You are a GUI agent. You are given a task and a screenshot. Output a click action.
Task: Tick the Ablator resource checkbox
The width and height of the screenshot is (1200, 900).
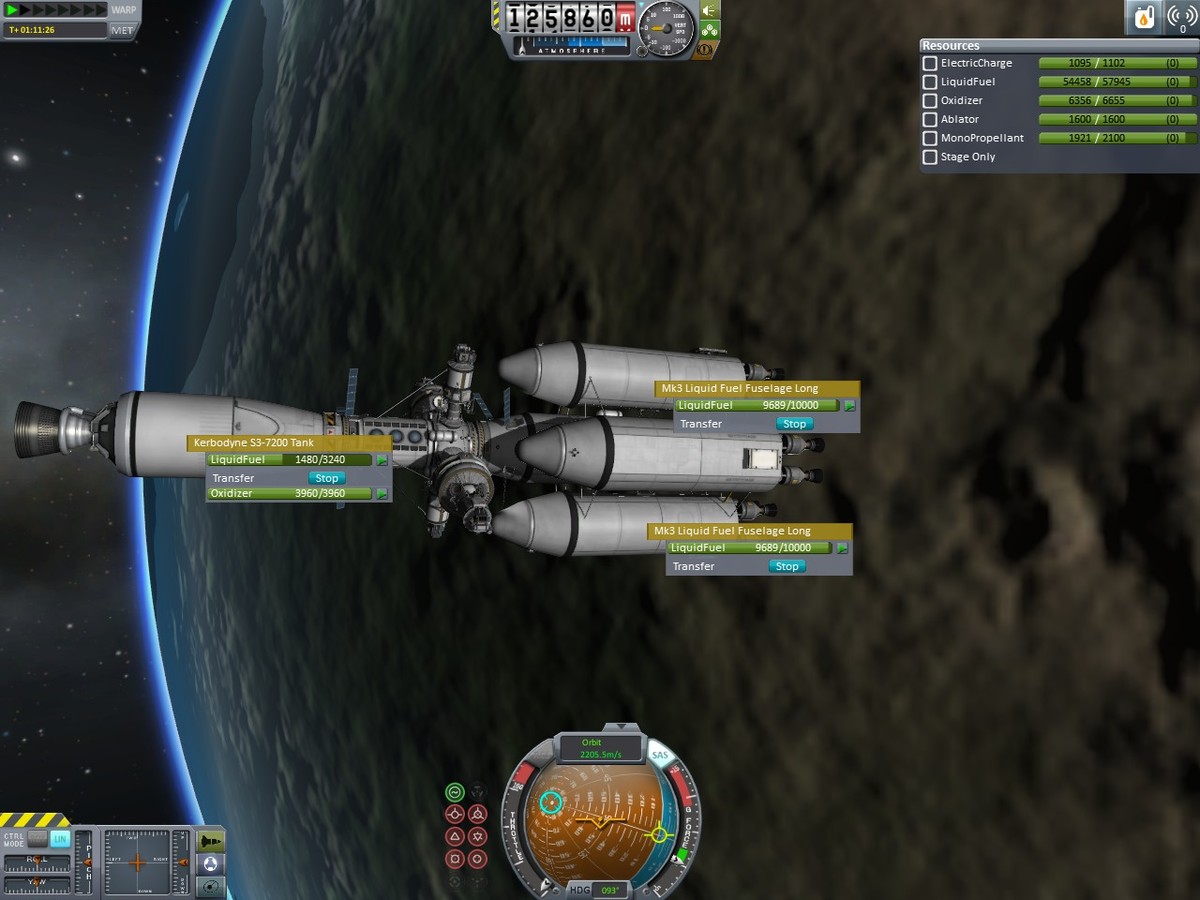click(930, 119)
